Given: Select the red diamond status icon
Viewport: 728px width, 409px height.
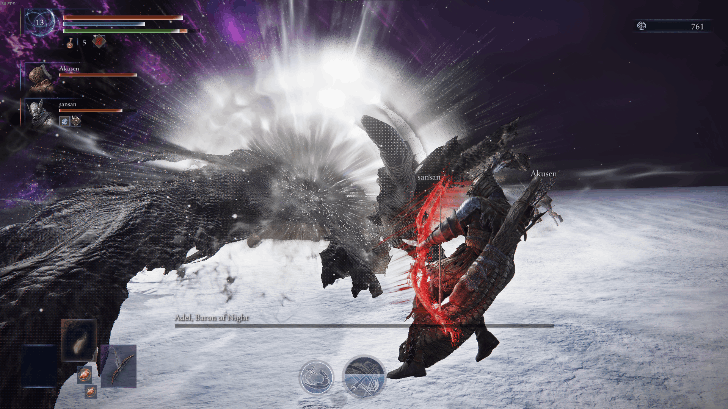Looking at the screenshot, I should point(99,42).
